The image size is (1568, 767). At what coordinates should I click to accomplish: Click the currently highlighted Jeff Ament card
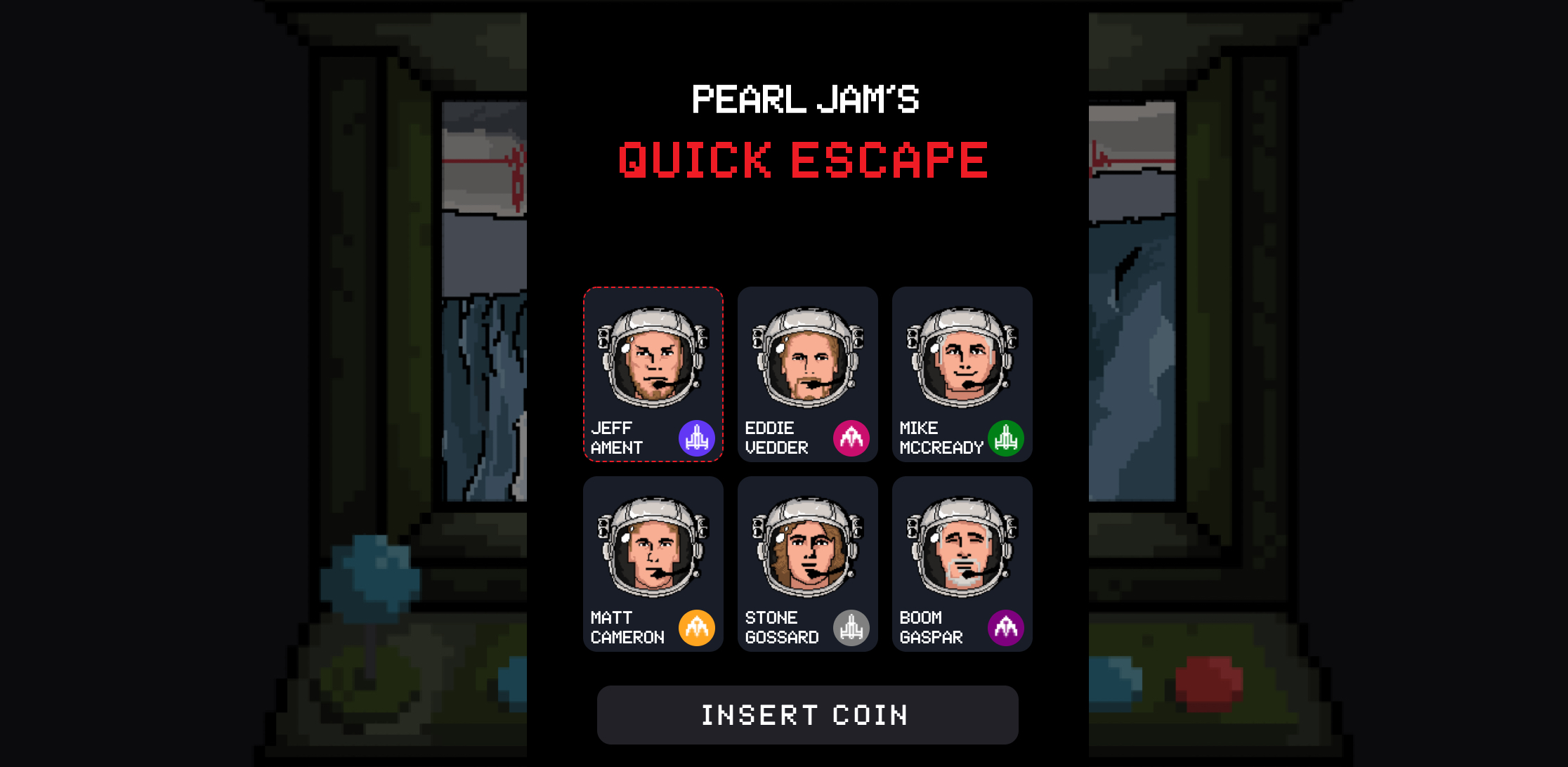(x=653, y=374)
